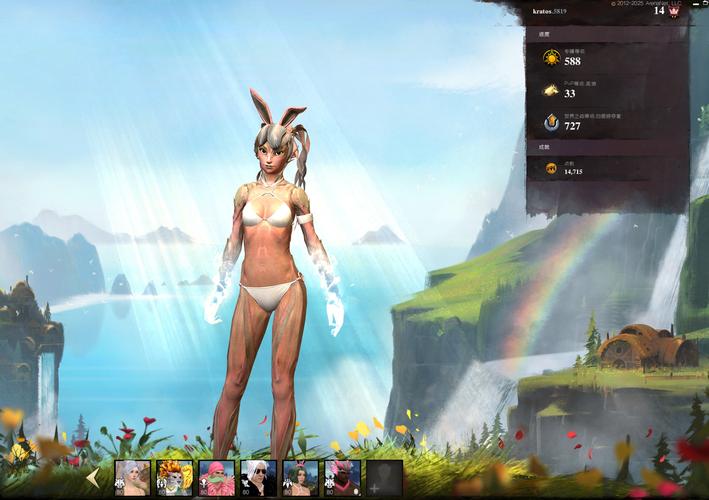709x500 pixels.
Task: Select the pink spiky-haired red character
Action: click(x=342, y=478)
